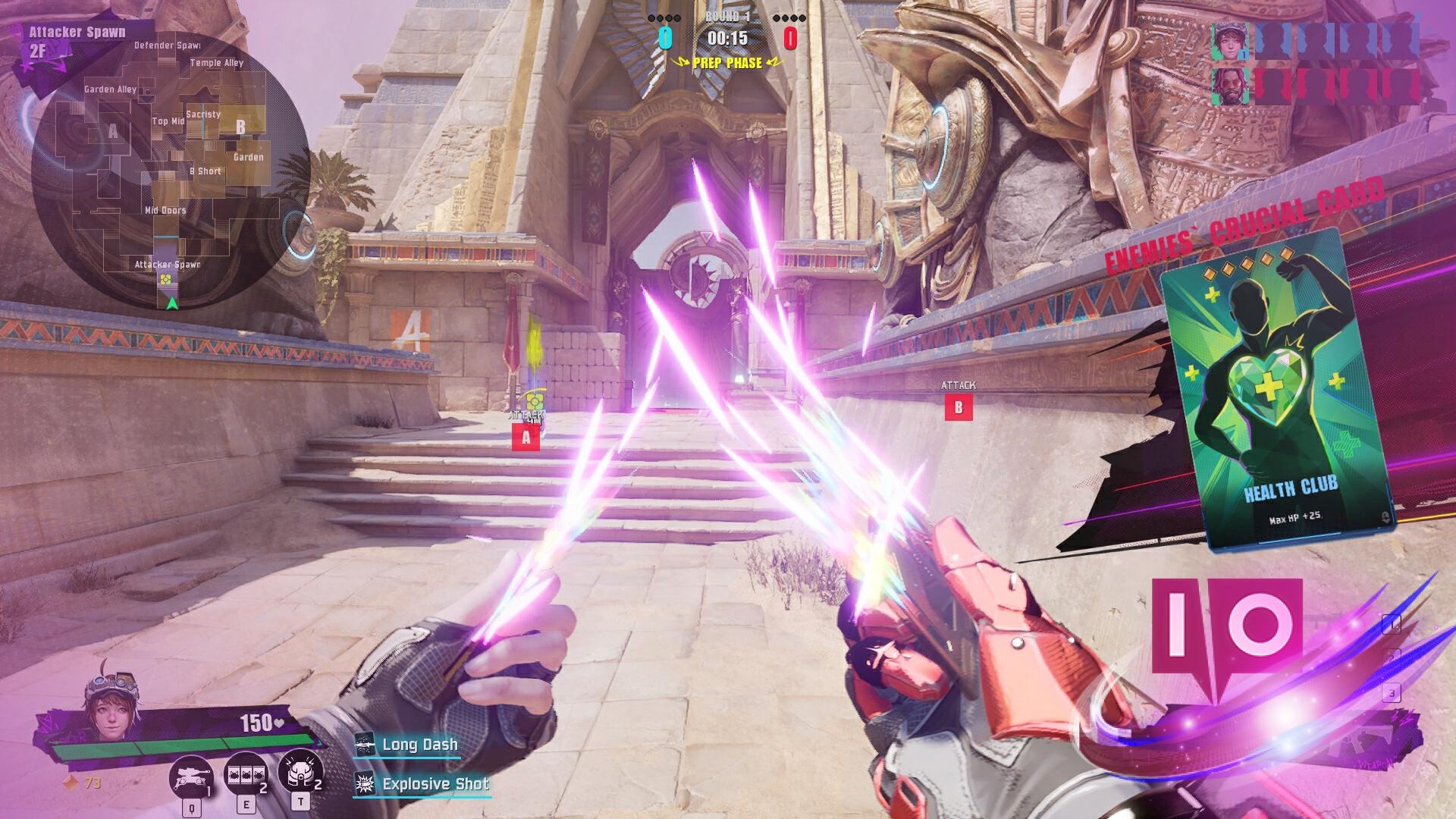The image size is (1456, 819).
Task: Click the goggles girl teammate portrait in roster
Action: point(1228,41)
